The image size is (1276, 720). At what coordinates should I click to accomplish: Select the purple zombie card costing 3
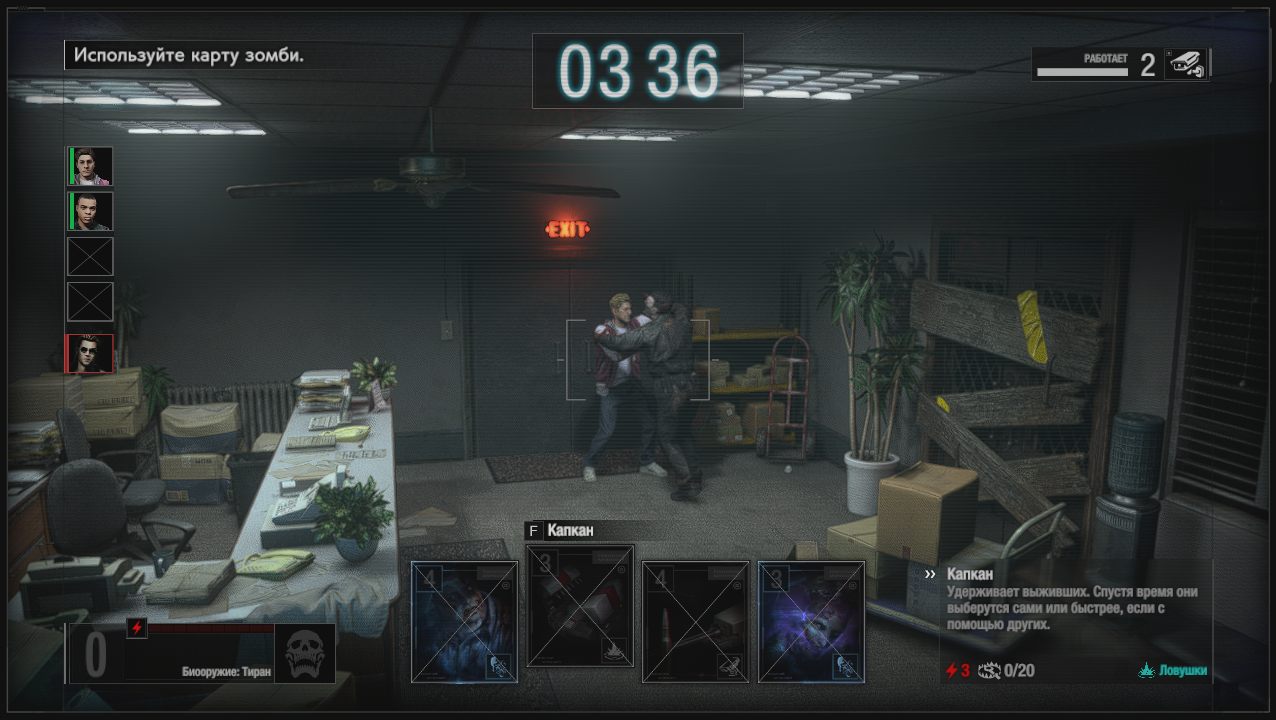tap(811, 621)
